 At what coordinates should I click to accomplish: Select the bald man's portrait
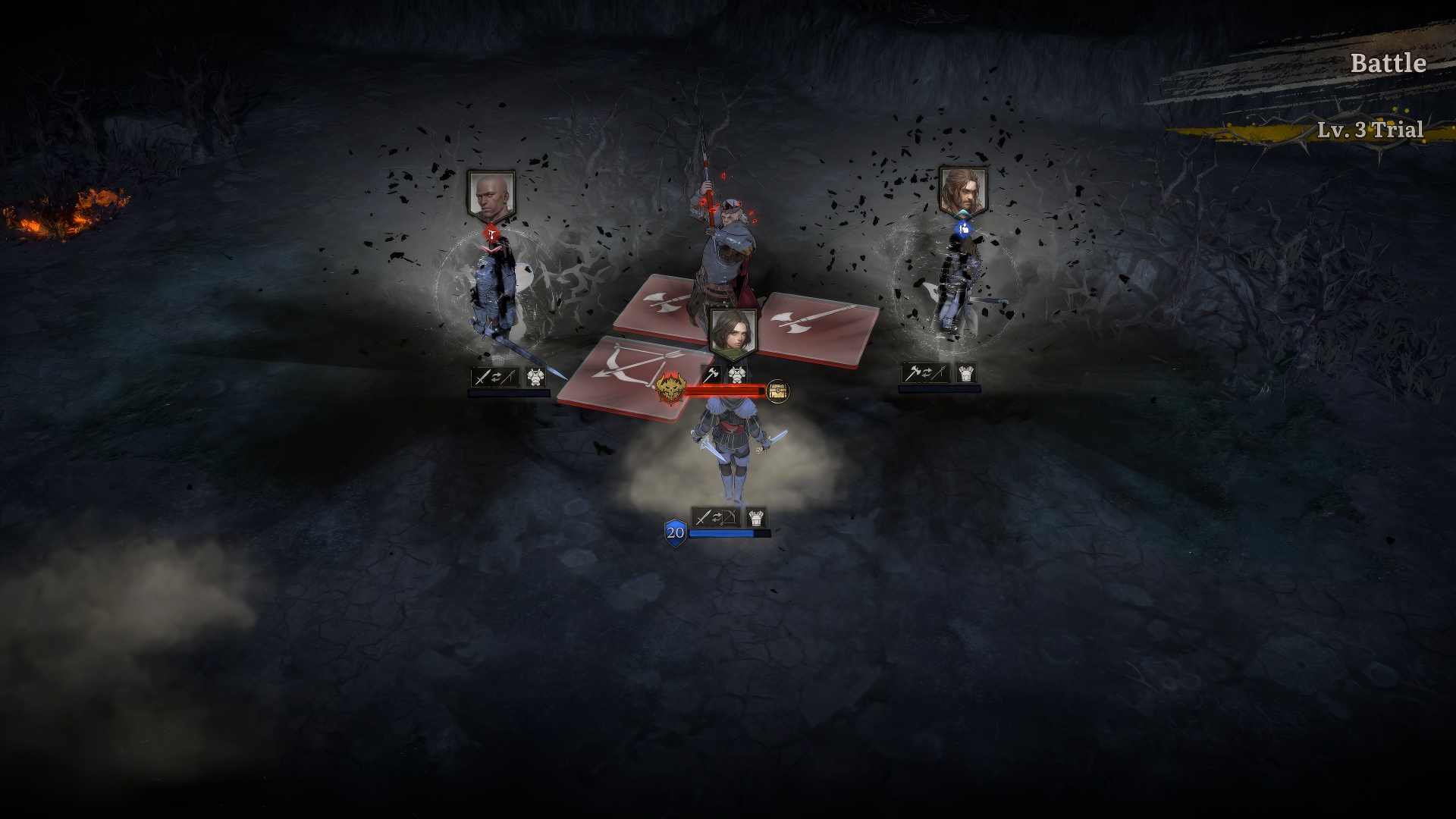coord(491,195)
